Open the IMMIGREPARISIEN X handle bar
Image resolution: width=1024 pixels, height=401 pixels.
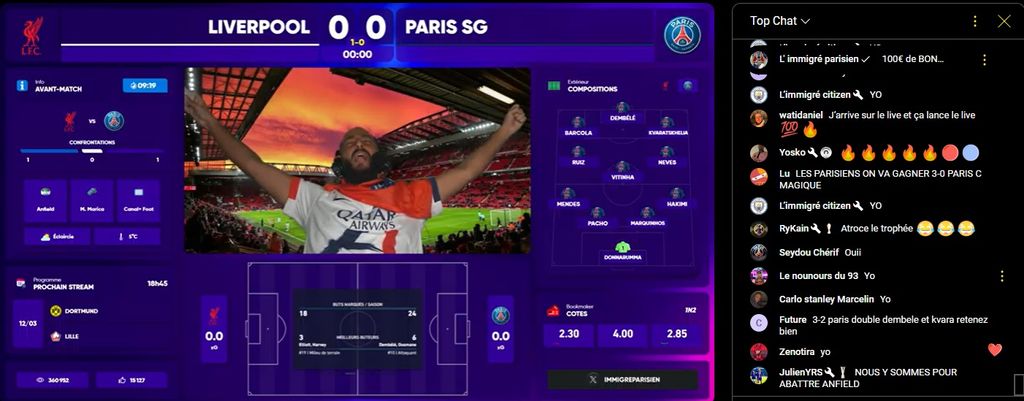click(x=622, y=380)
